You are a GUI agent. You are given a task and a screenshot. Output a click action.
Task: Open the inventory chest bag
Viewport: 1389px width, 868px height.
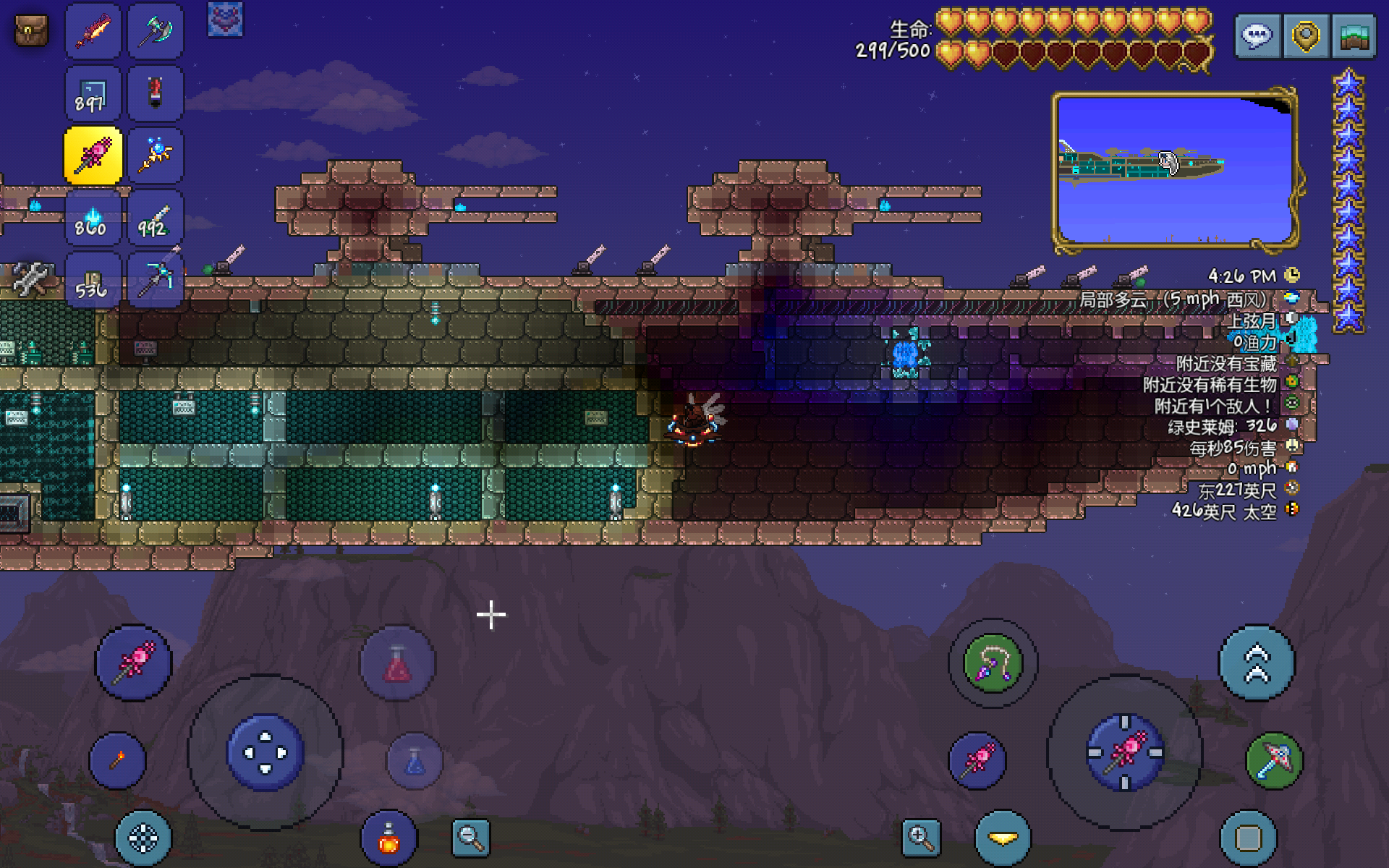click(31, 31)
